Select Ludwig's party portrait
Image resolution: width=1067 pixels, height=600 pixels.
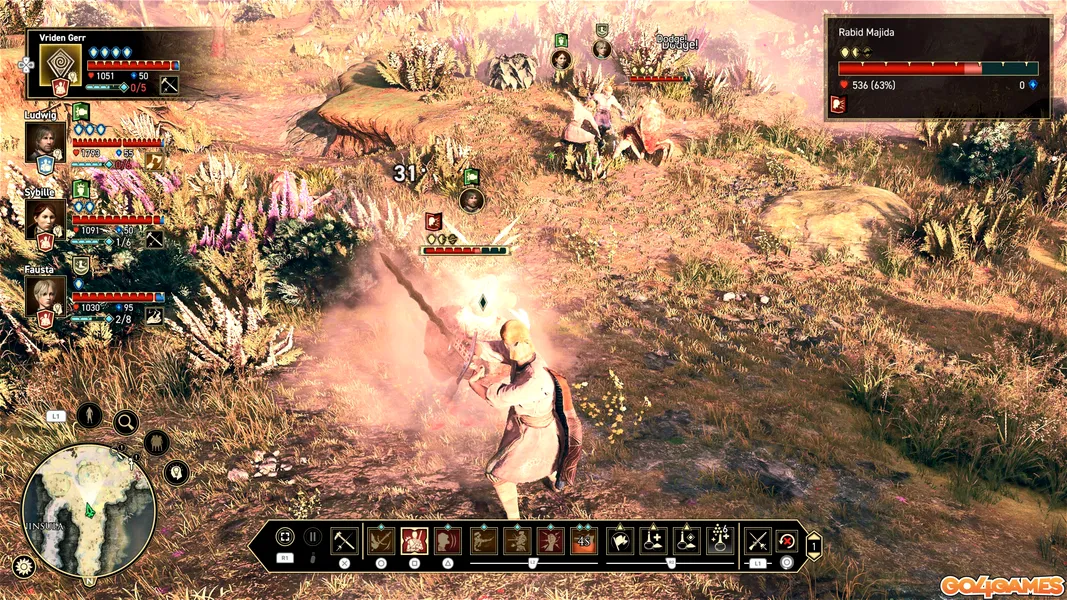(x=45, y=140)
